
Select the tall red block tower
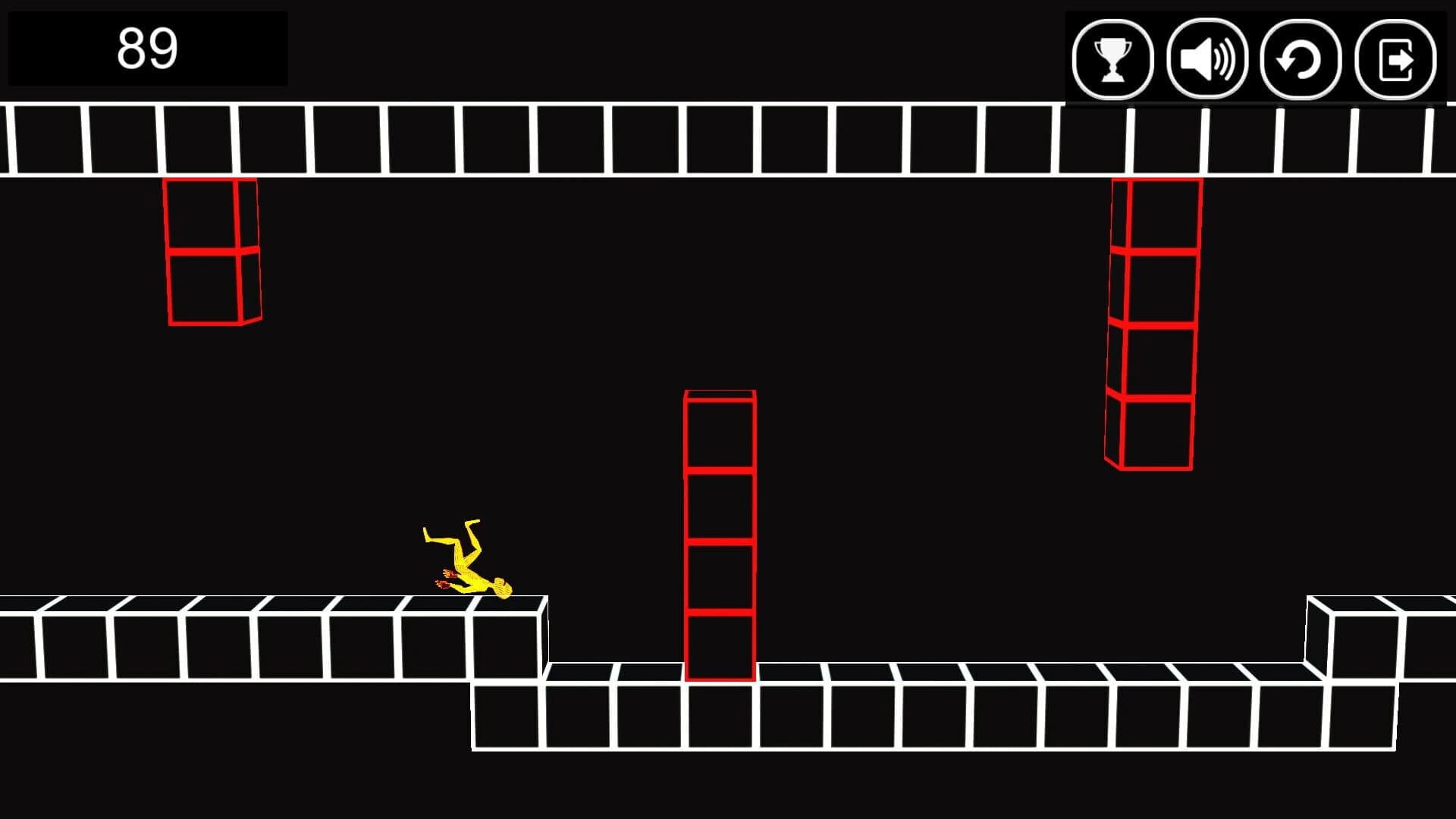[x=719, y=531]
